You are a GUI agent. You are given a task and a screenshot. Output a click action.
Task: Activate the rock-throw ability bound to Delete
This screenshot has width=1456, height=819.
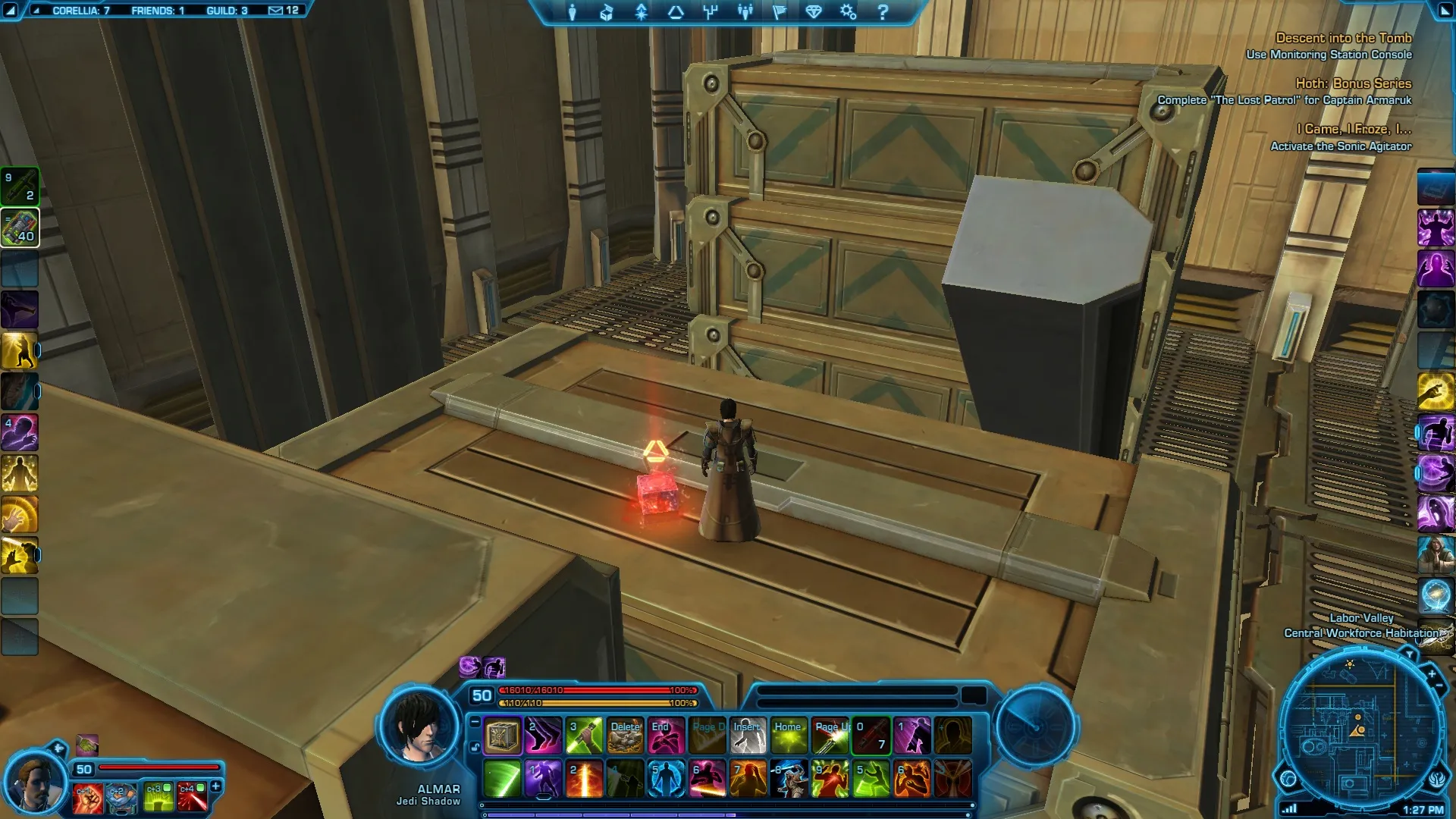click(625, 736)
